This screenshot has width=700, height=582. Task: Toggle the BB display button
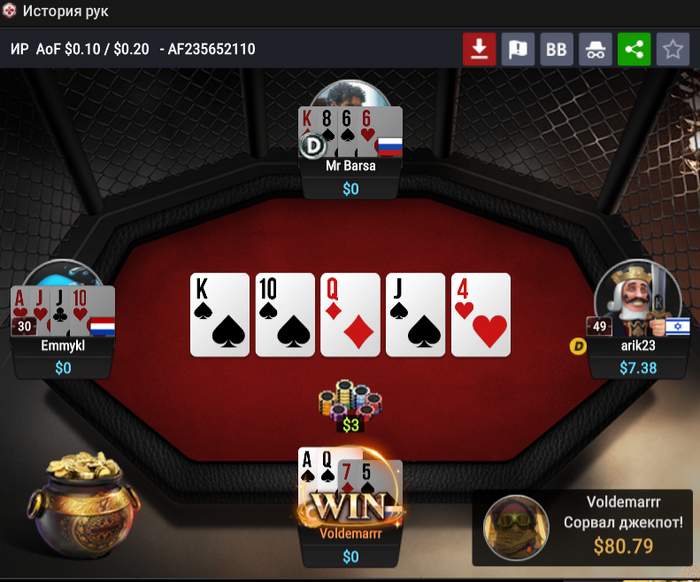556,49
